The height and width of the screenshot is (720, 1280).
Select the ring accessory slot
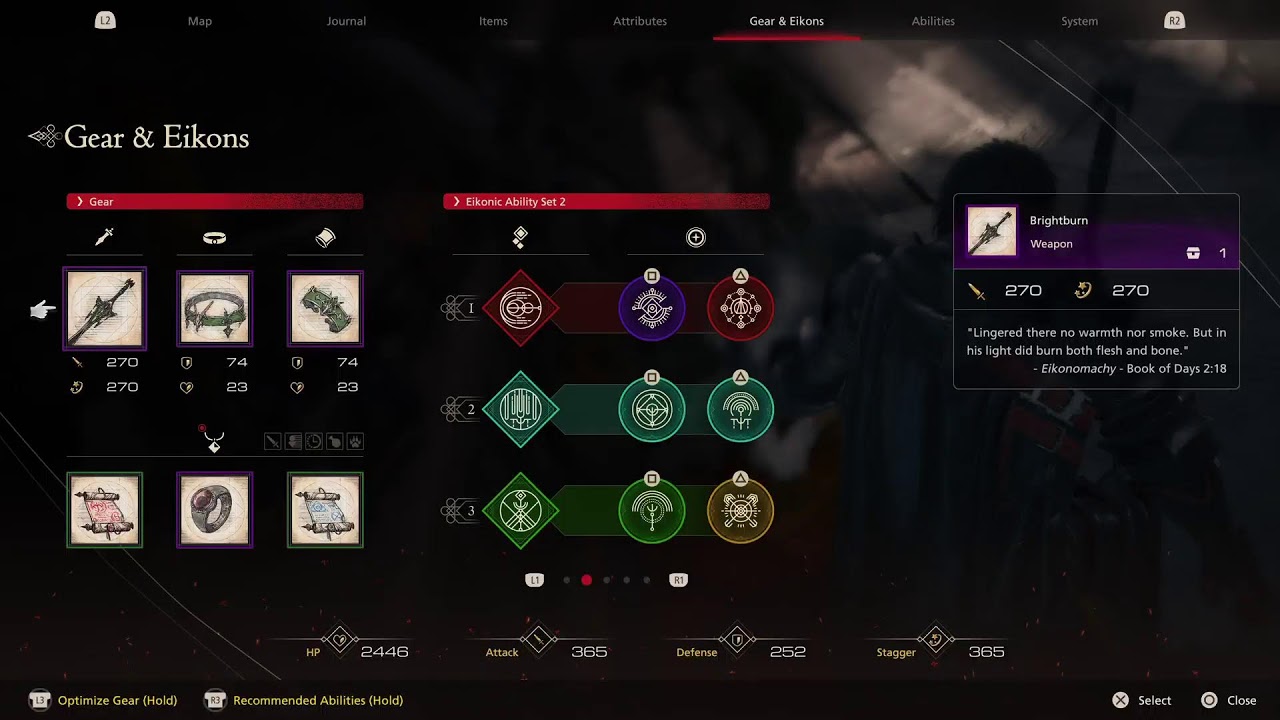point(215,510)
